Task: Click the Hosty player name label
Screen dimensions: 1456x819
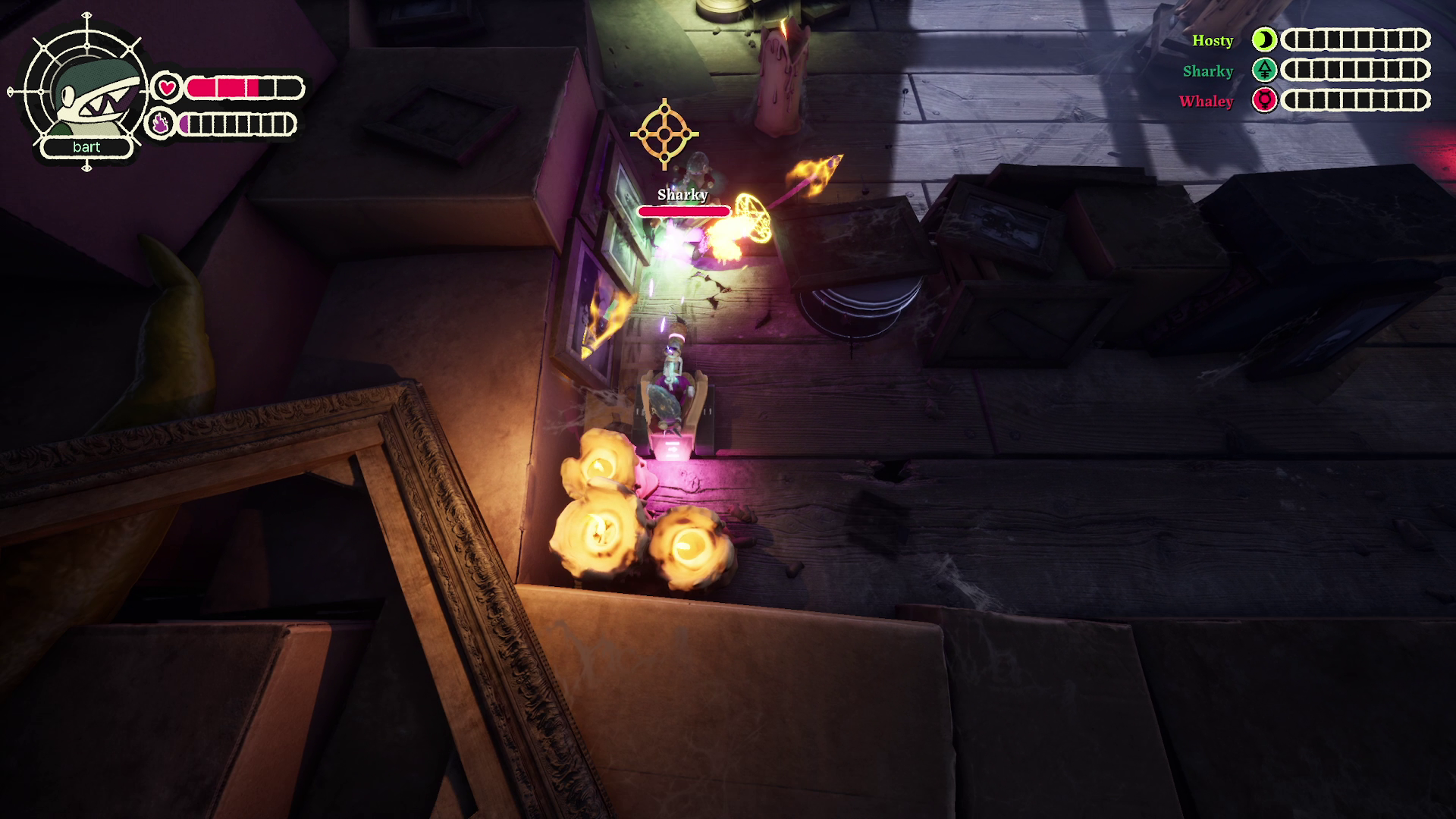Action: tap(1213, 41)
